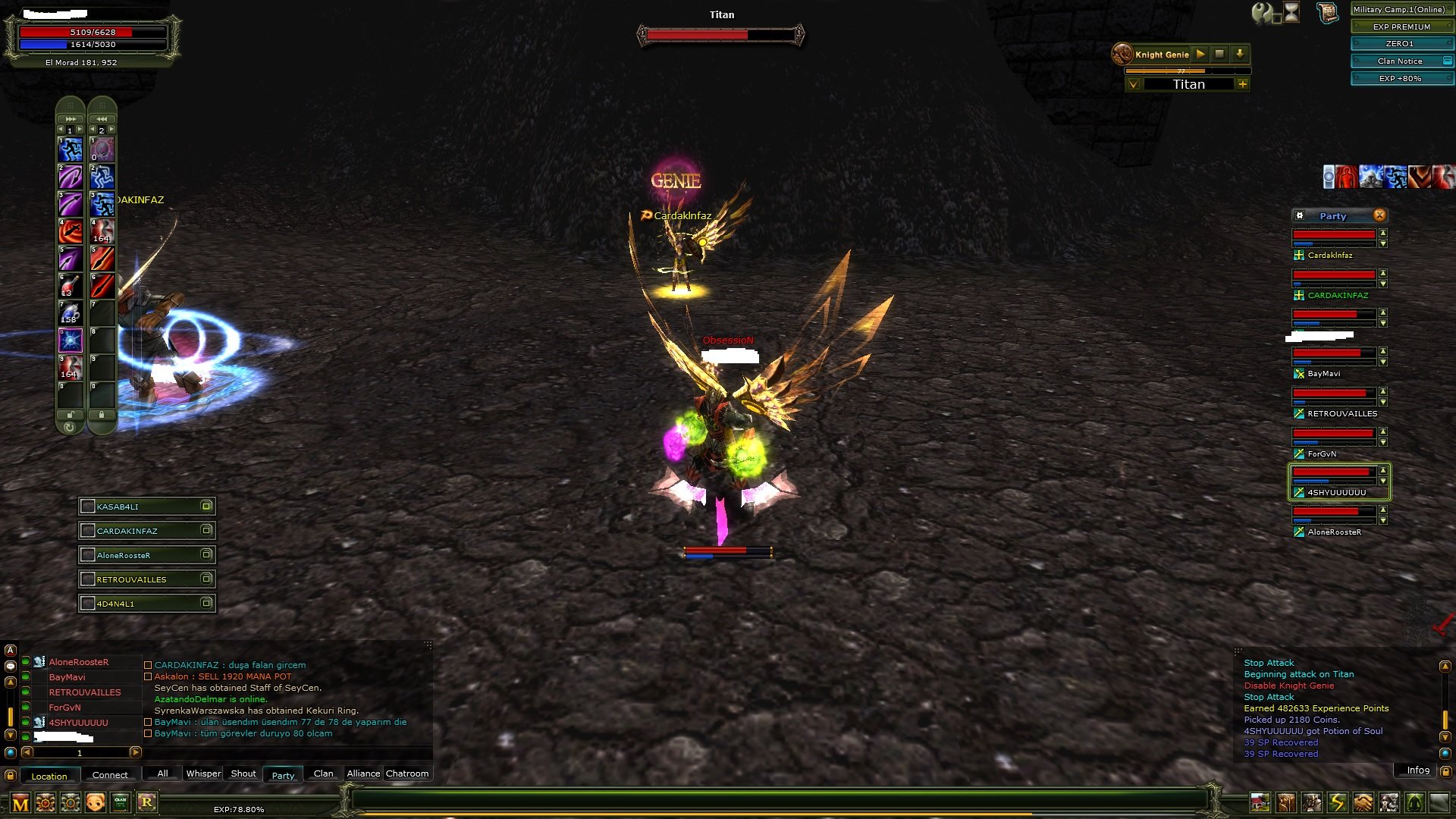The image size is (1456, 819).
Task: Expand the down arrow on Knight Genie panel
Action: [1241, 54]
